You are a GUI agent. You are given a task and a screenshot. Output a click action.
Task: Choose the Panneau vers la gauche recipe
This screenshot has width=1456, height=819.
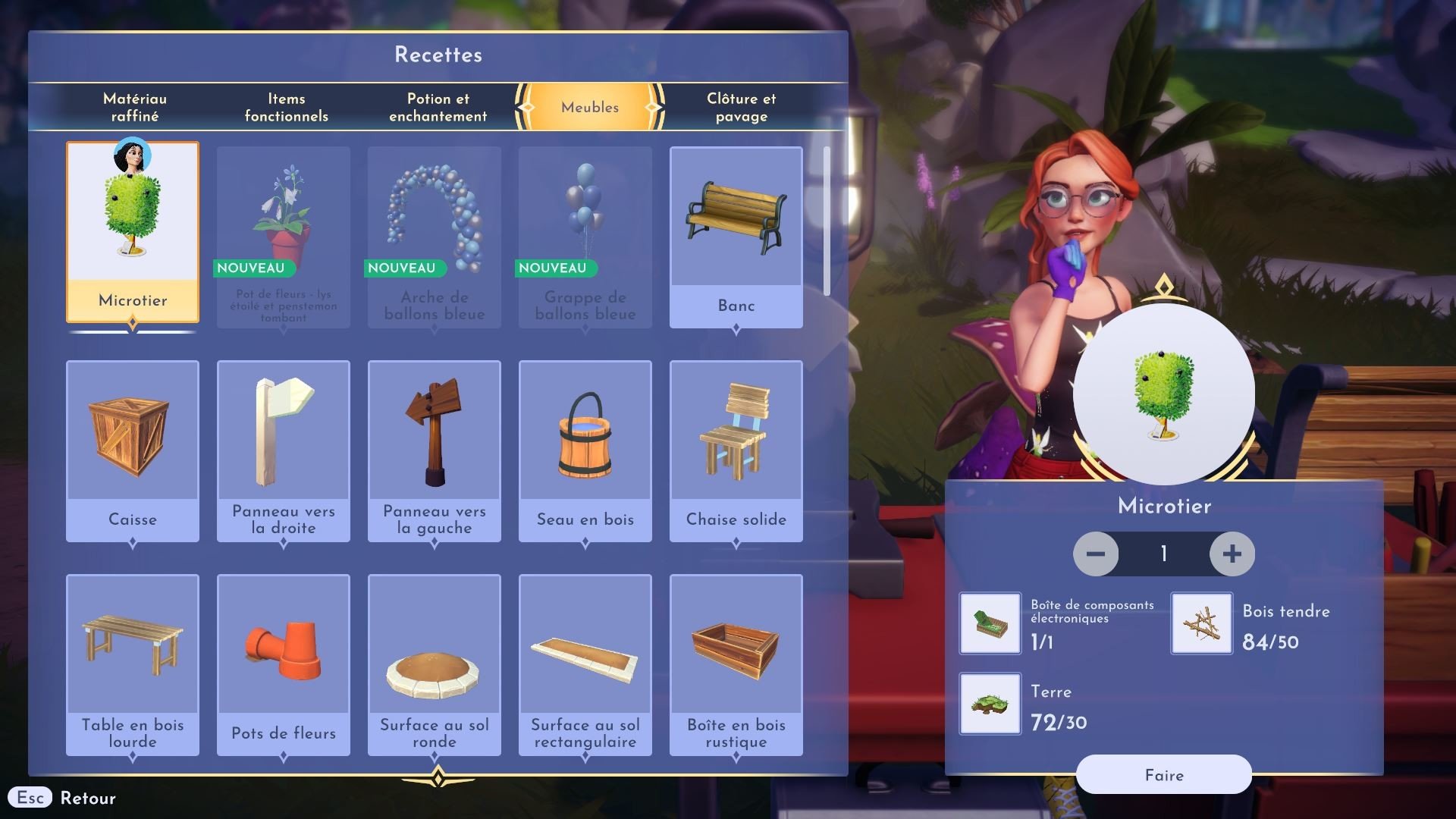click(434, 450)
